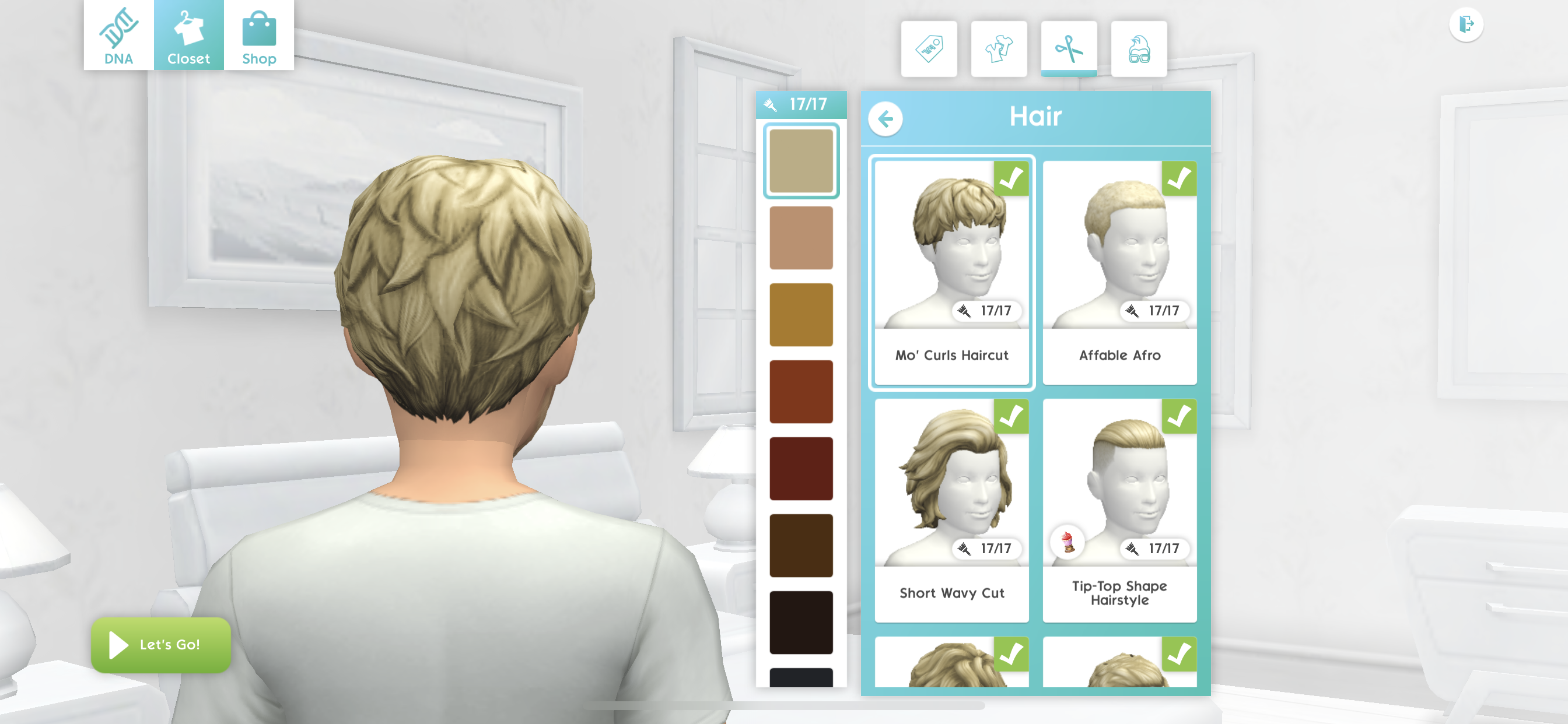Viewport: 1568px width, 724px height.
Task: Choose the golden brown hair color
Action: click(x=801, y=315)
